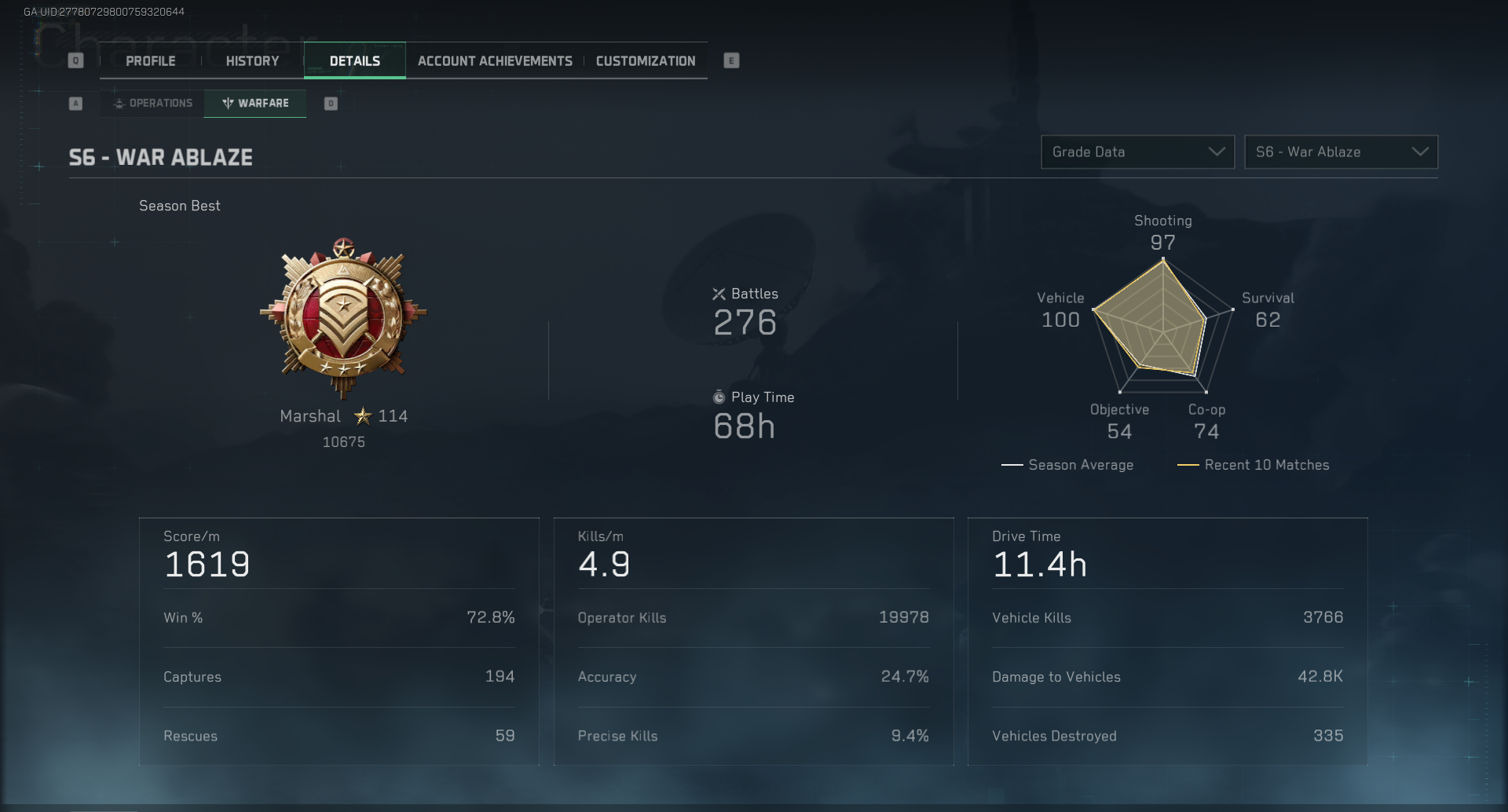Open the History tab

[x=251, y=60]
